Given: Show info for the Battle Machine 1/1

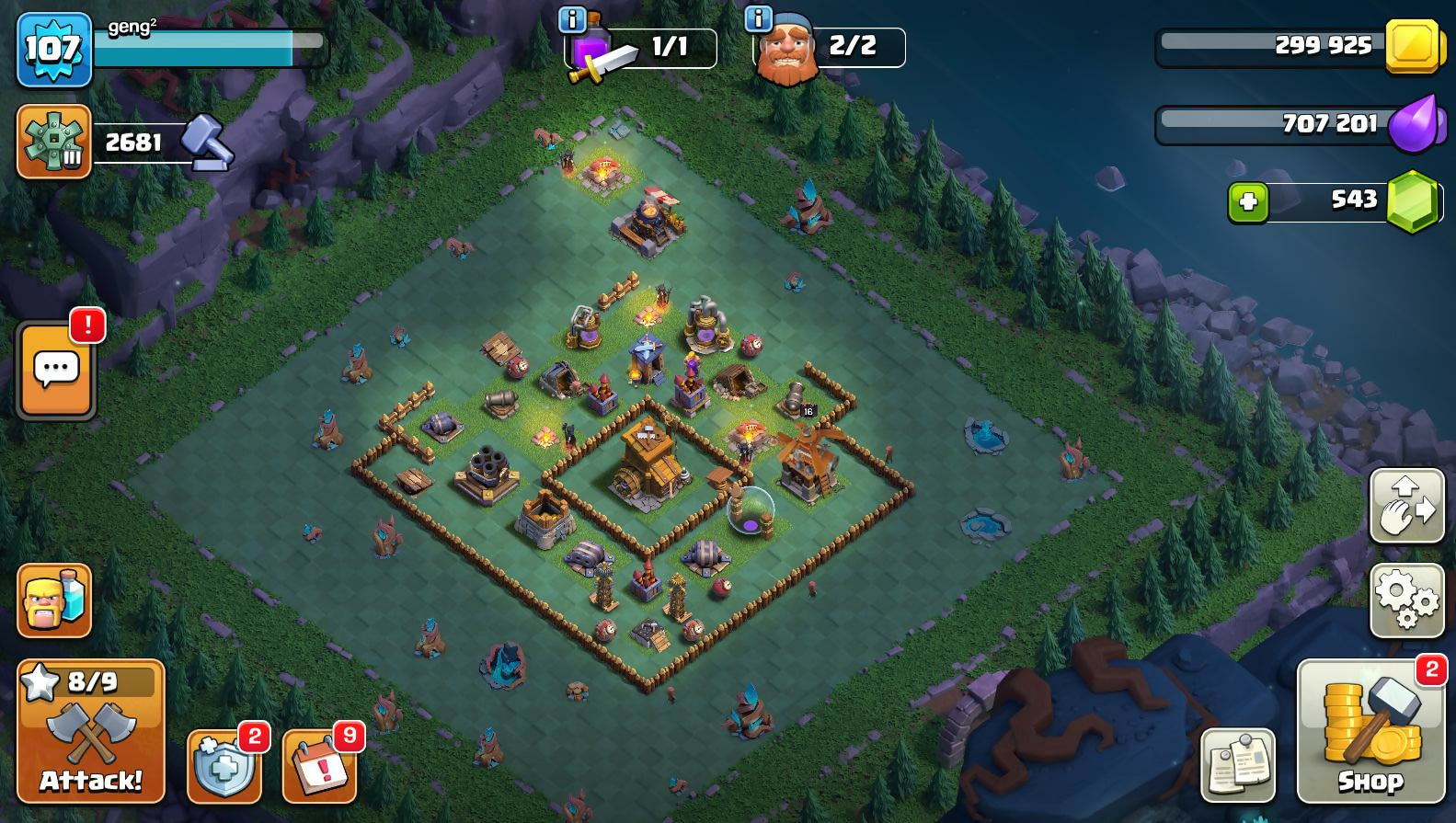Looking at the screenshot, I should point(573,19).
